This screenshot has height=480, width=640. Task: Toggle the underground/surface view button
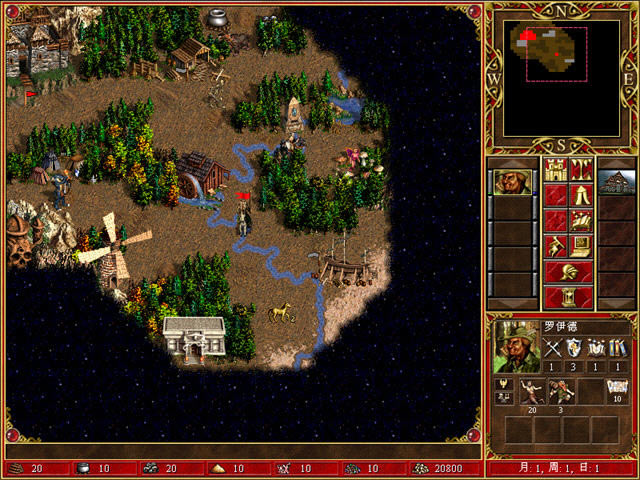tap(581, 169)
